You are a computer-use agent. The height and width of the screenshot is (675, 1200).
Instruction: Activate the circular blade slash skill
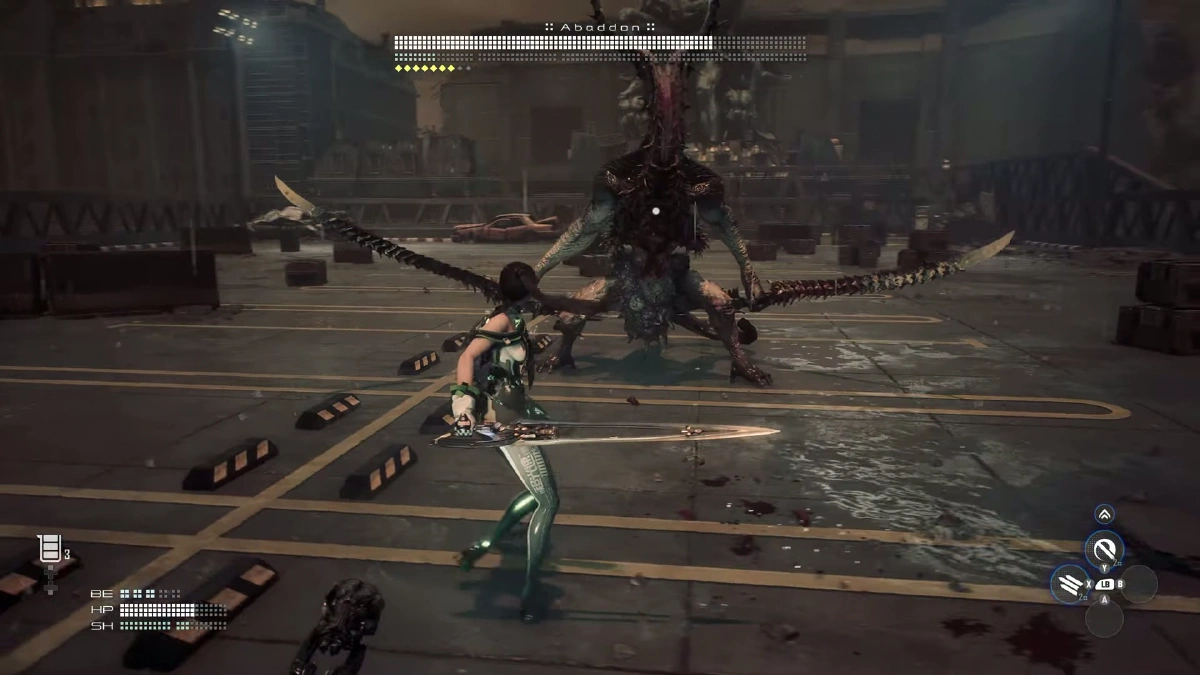[x=1105, y=549]
